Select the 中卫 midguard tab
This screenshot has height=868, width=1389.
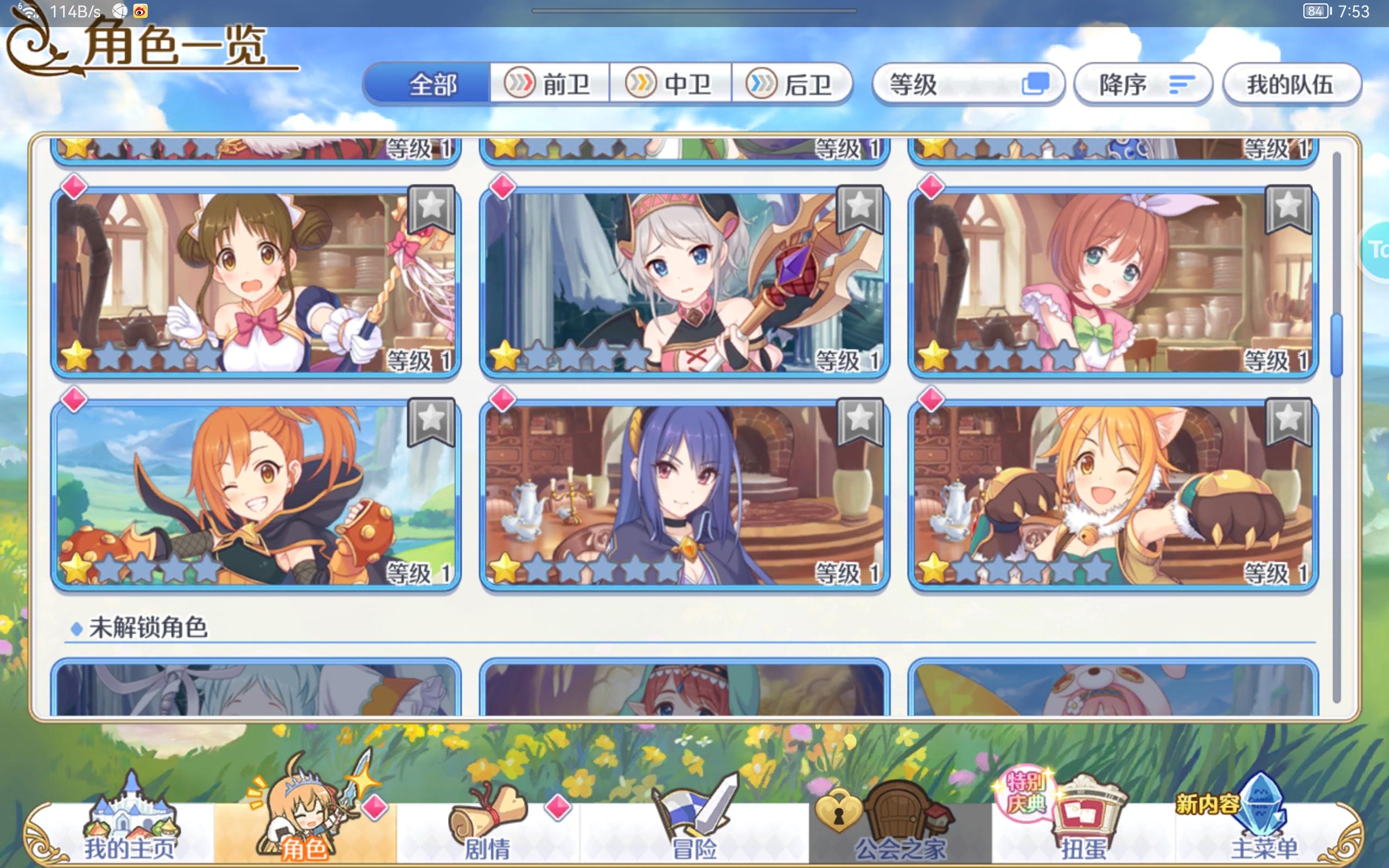click(x=672, y=85)
